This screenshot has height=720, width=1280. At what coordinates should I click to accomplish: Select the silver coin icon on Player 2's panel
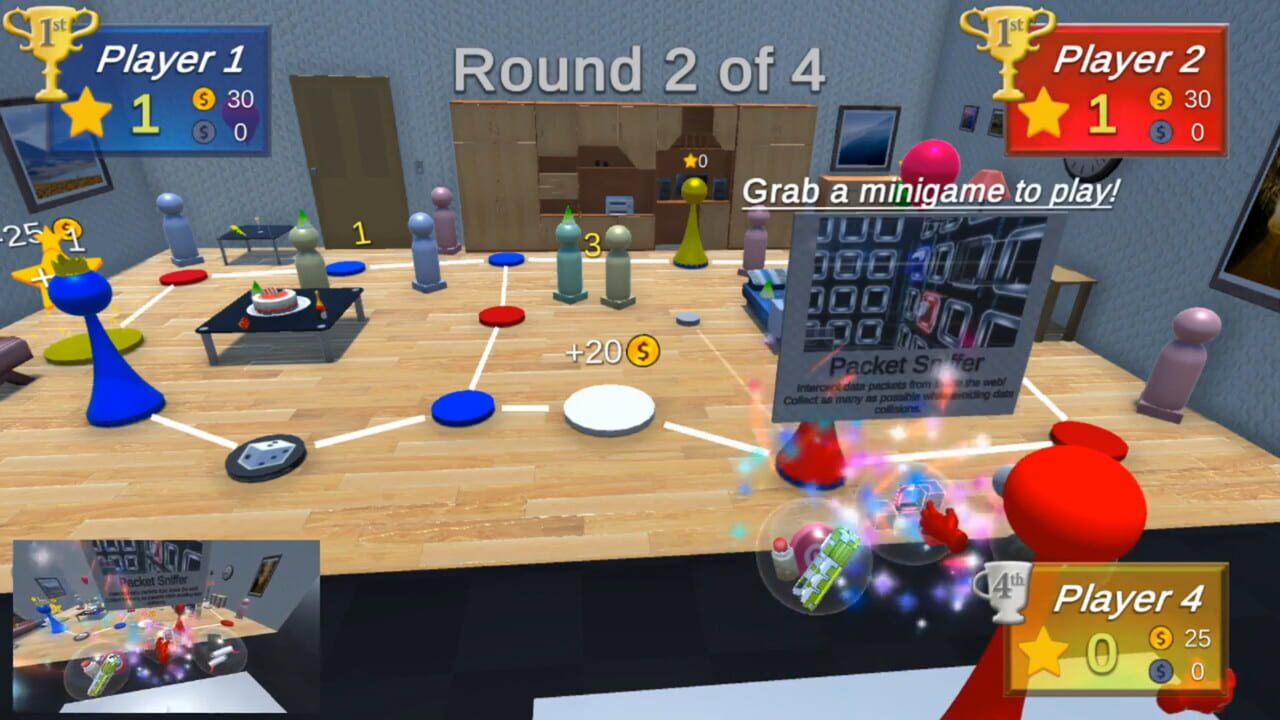coord(1159,130)
